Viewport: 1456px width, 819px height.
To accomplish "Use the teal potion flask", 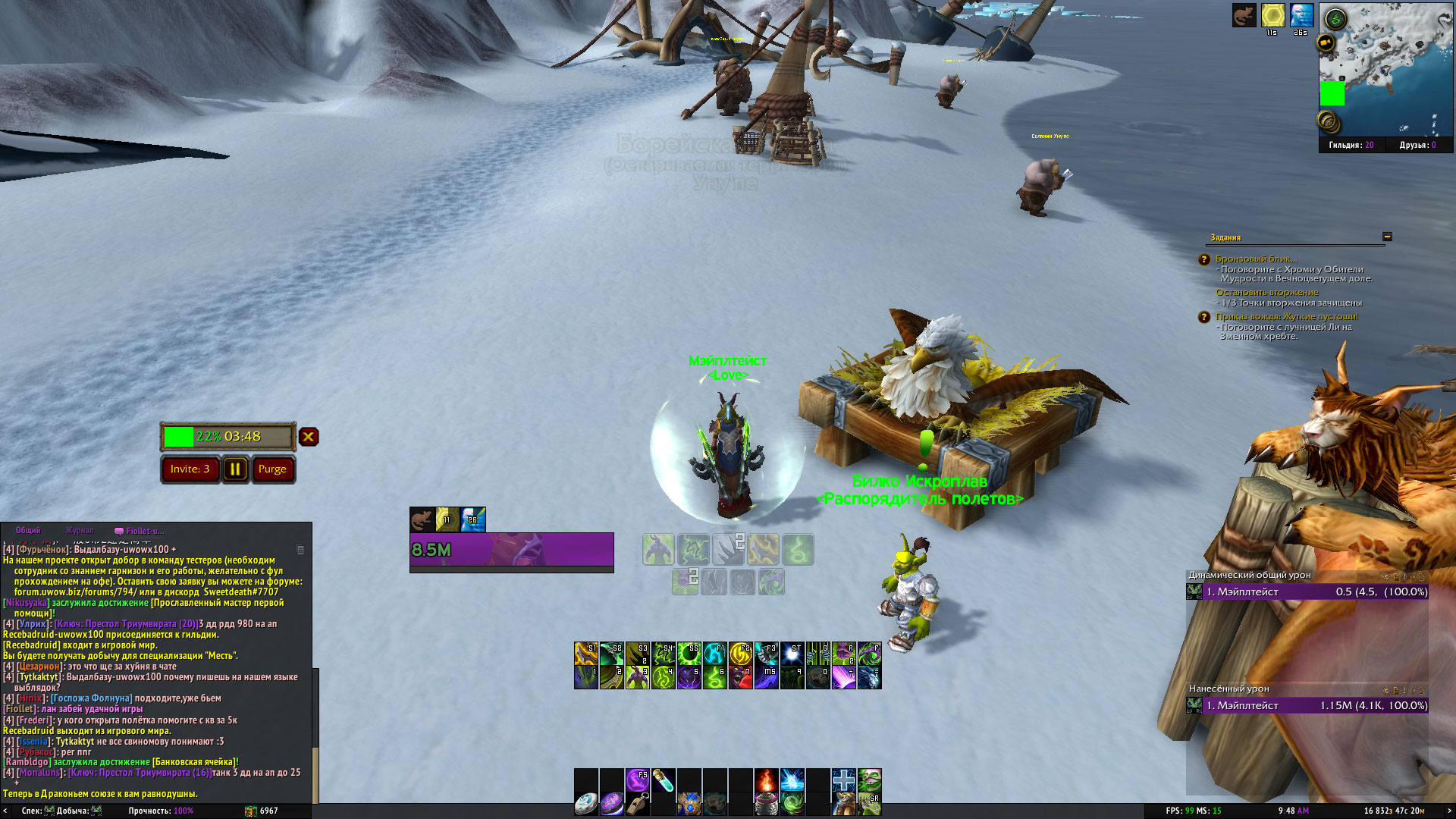I will [663, 780].
